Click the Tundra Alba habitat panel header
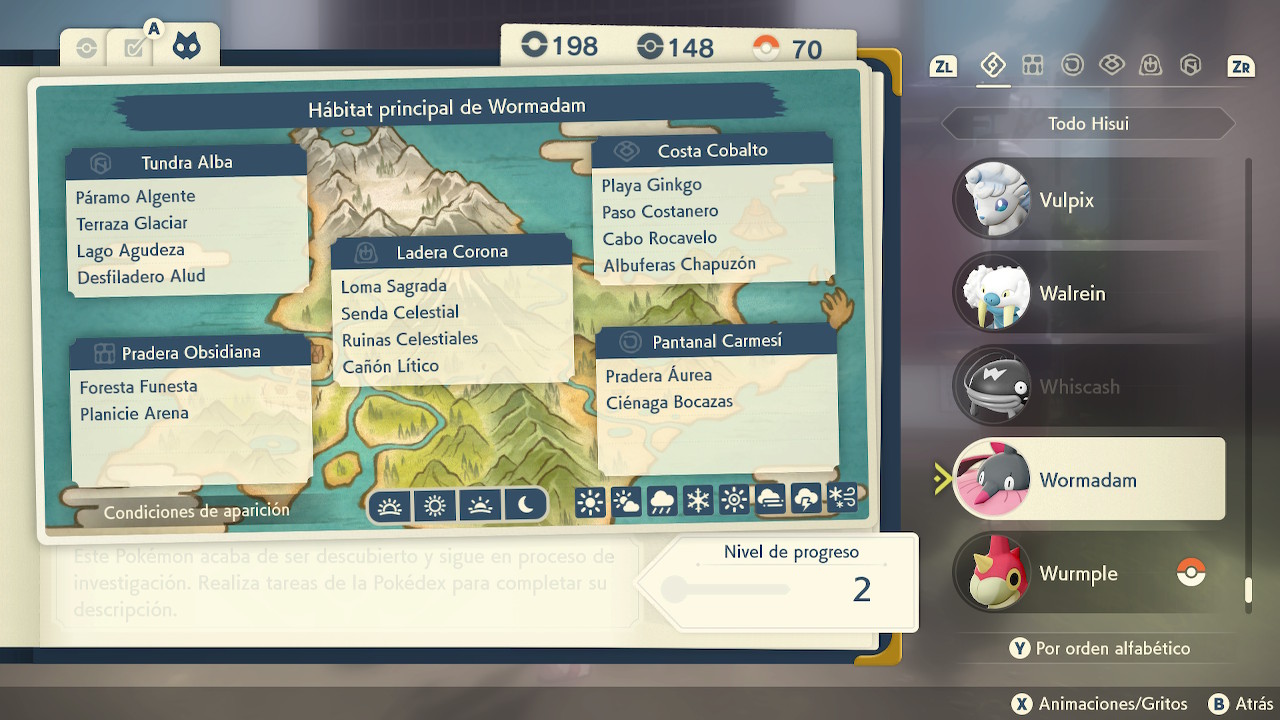The height and width of the screenshot is (720, 1280). coord(186,163)
